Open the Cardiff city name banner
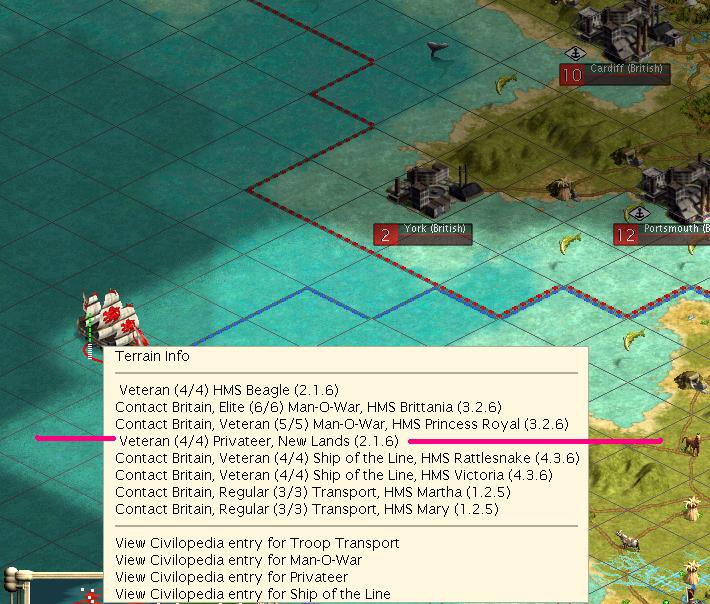Image resolution: width=710 pixels, height=604 pixels. (x=626, y=70)
